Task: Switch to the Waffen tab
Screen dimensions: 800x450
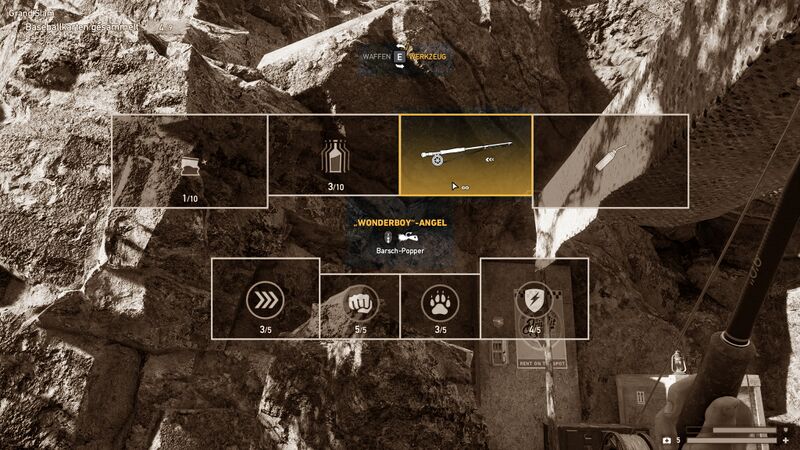Action: 375,58
